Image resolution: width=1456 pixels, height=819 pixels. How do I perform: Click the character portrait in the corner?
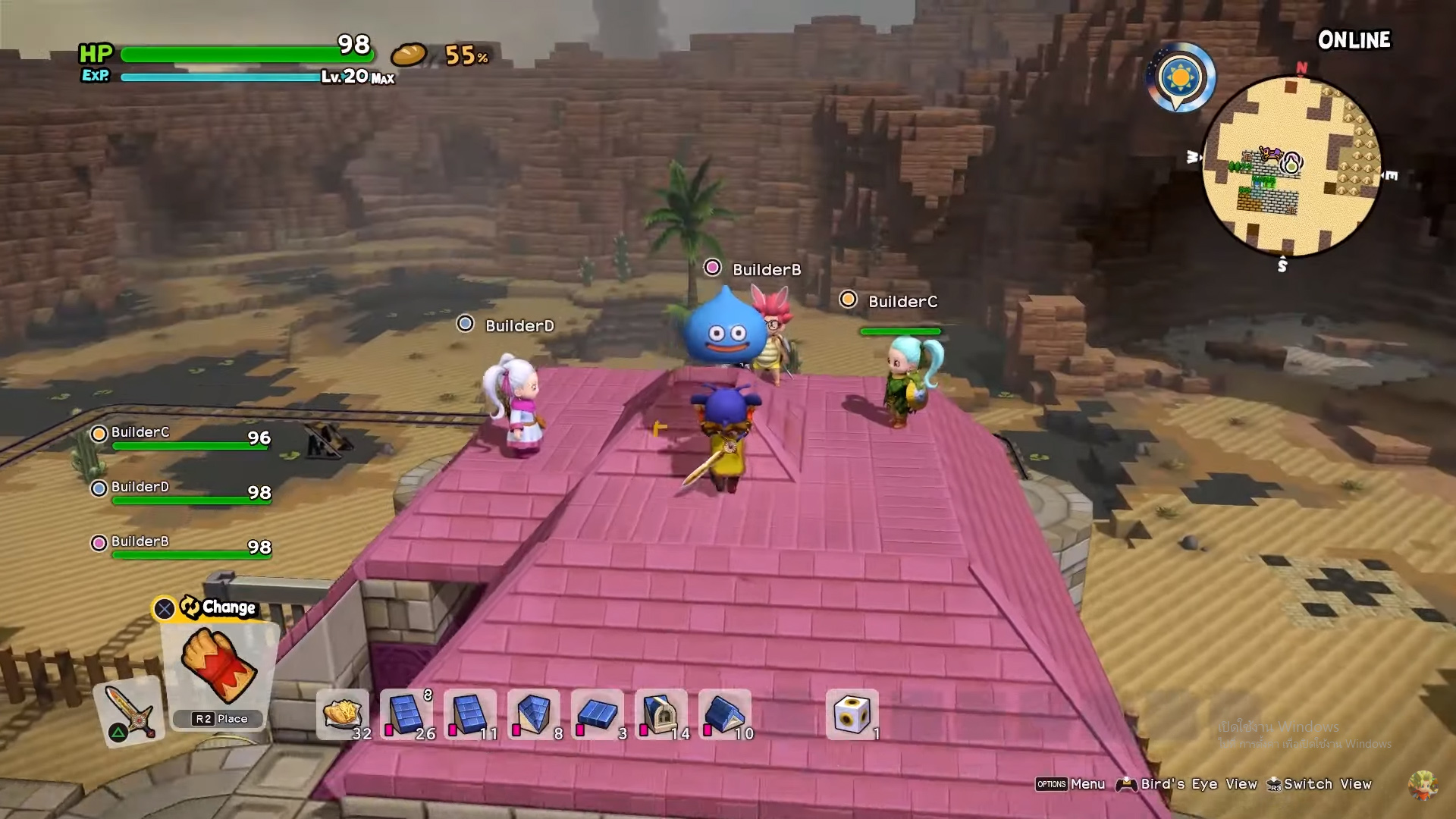pyautogui.click(x=1422, y=785)
